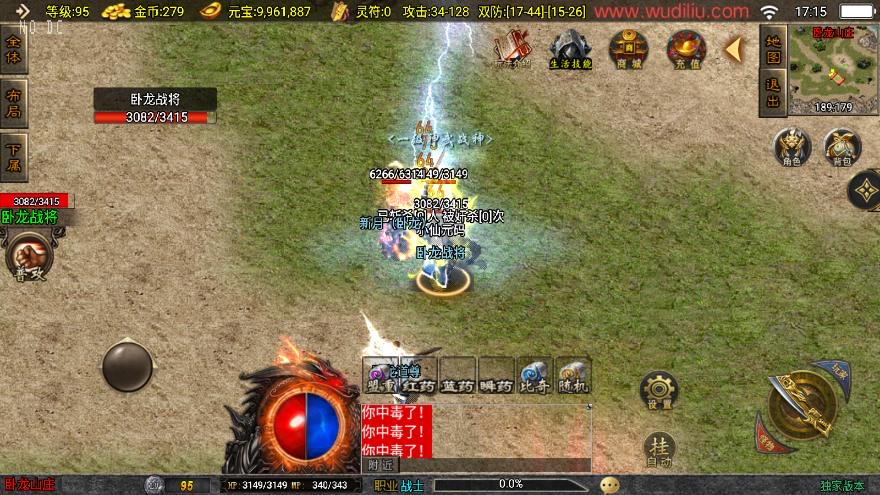The image size is (880, 495).
Task: Select the 布局 side button
Action: coord(13,104)
